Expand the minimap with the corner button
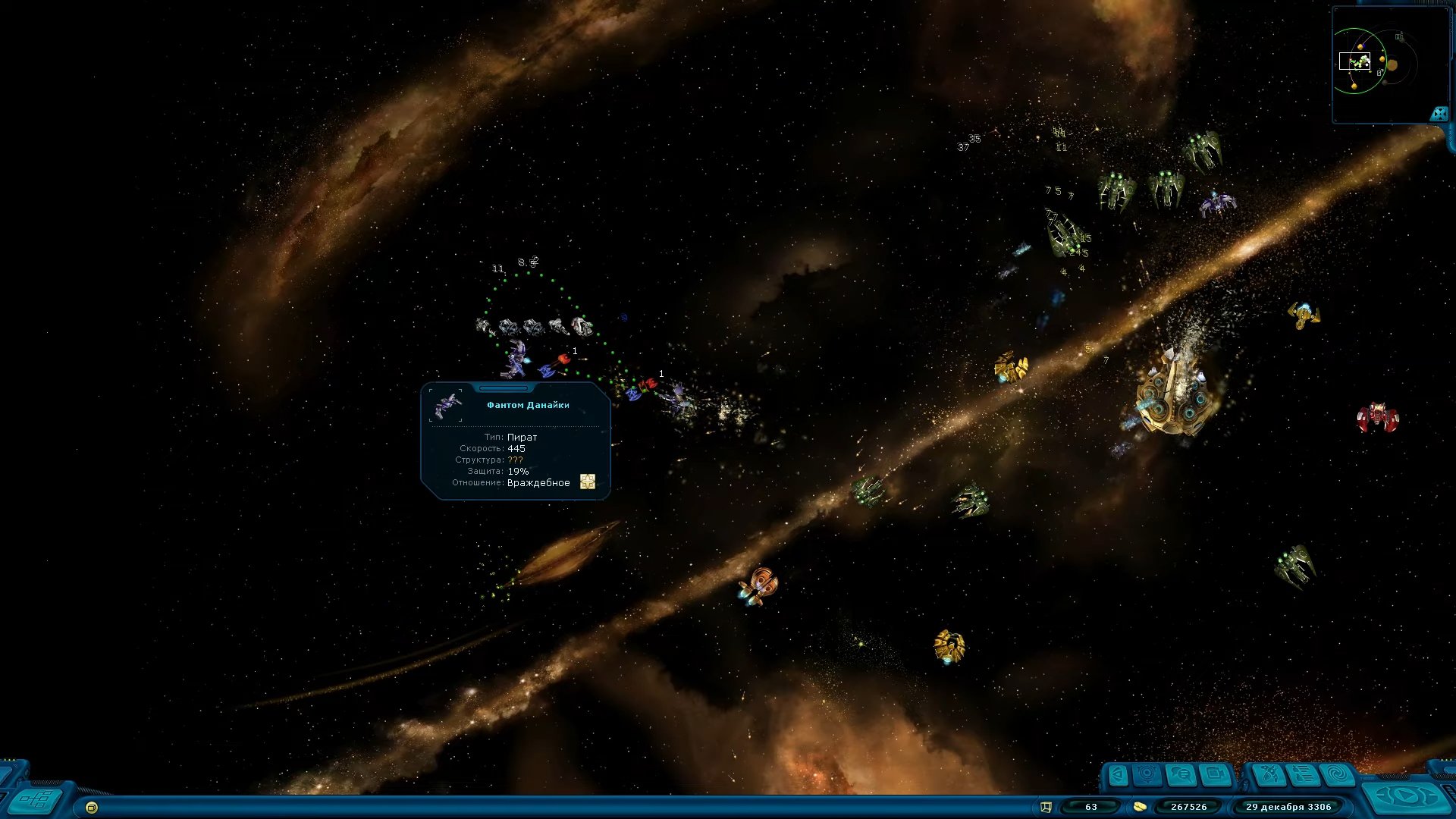 tap(1439, 114)
